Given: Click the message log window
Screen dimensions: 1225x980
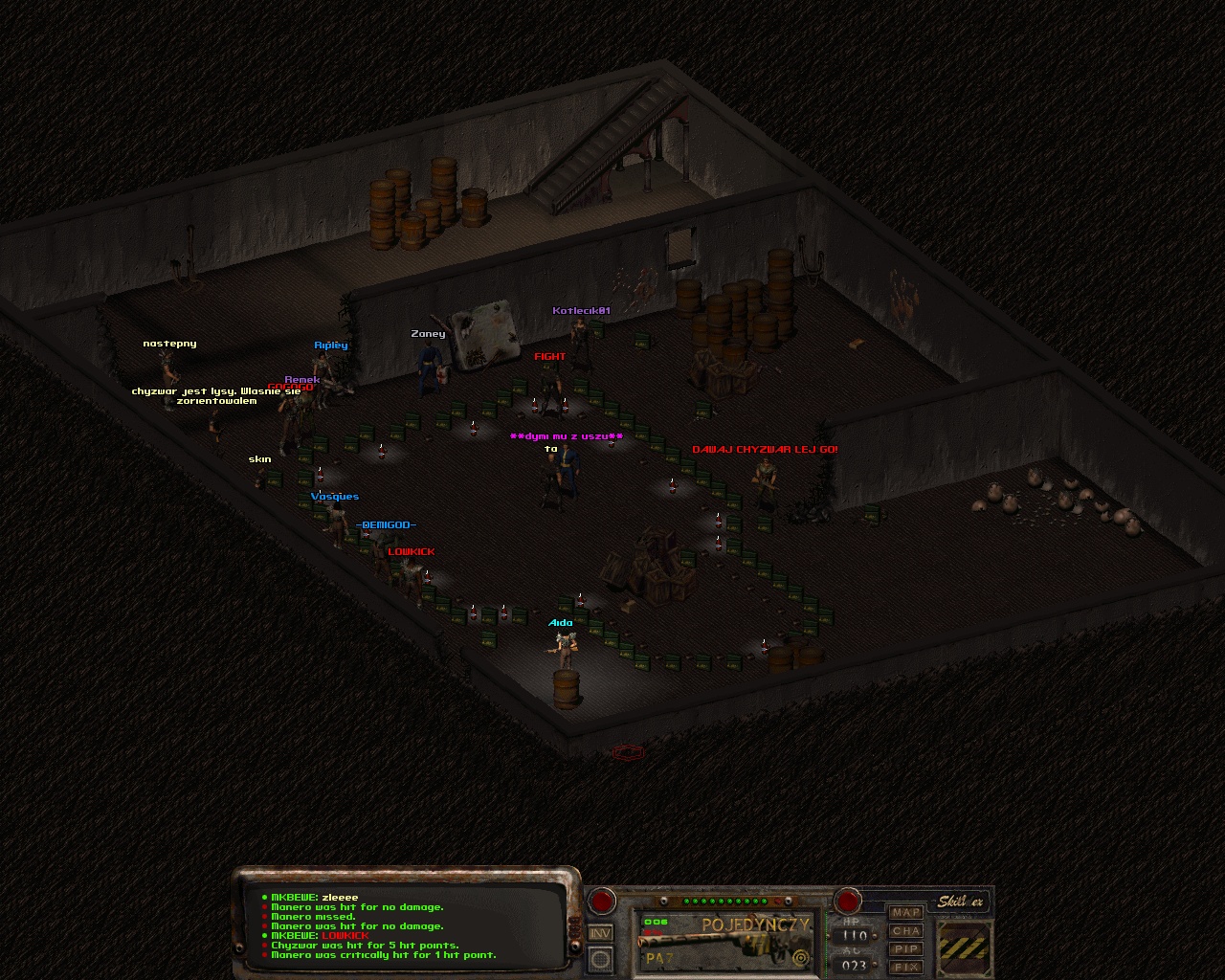Looking at the screenshot, I should (409, 925).
